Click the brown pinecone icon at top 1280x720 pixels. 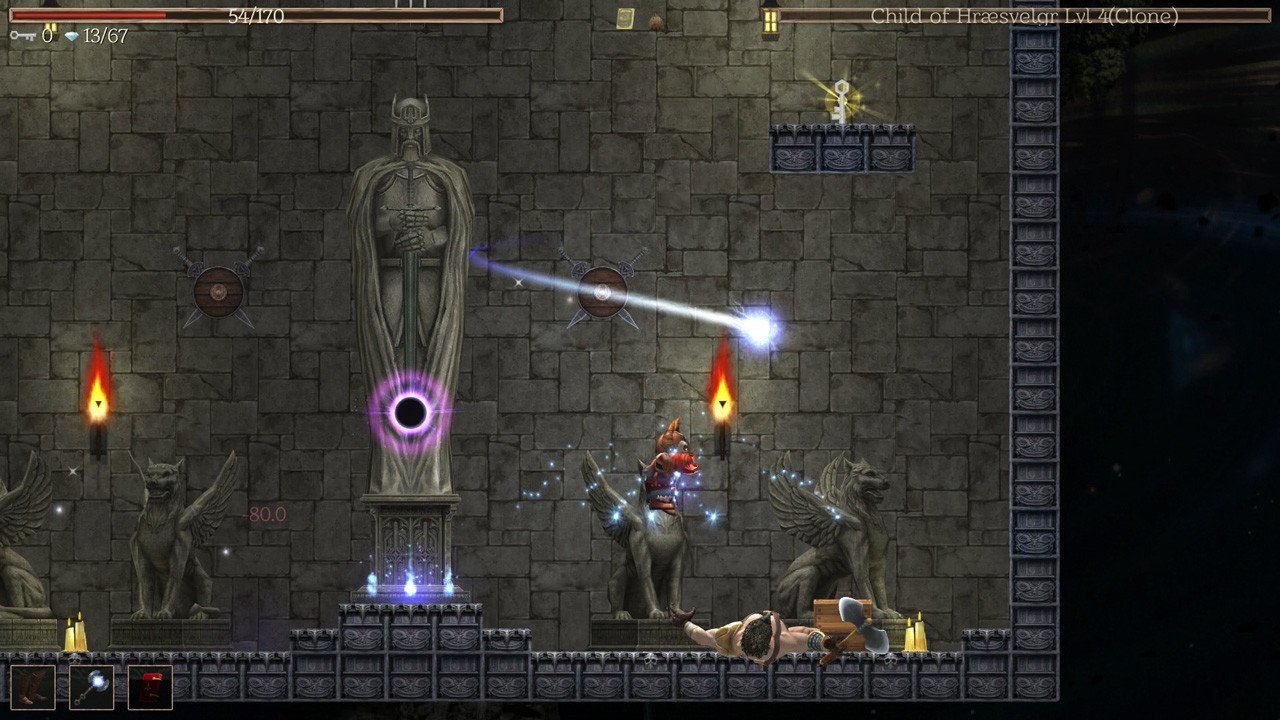656,21
